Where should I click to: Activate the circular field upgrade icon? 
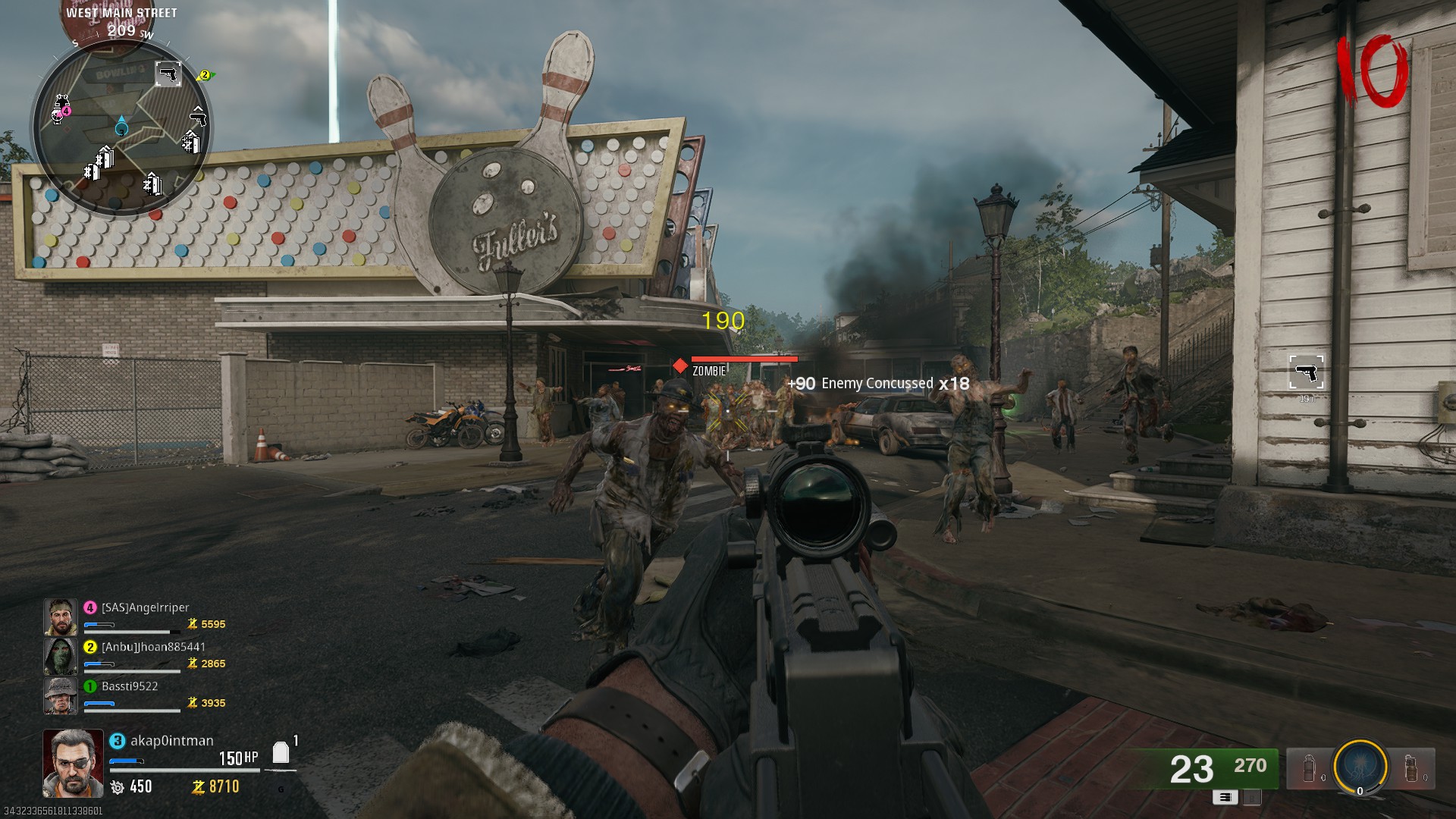[x=1360, y=767]
